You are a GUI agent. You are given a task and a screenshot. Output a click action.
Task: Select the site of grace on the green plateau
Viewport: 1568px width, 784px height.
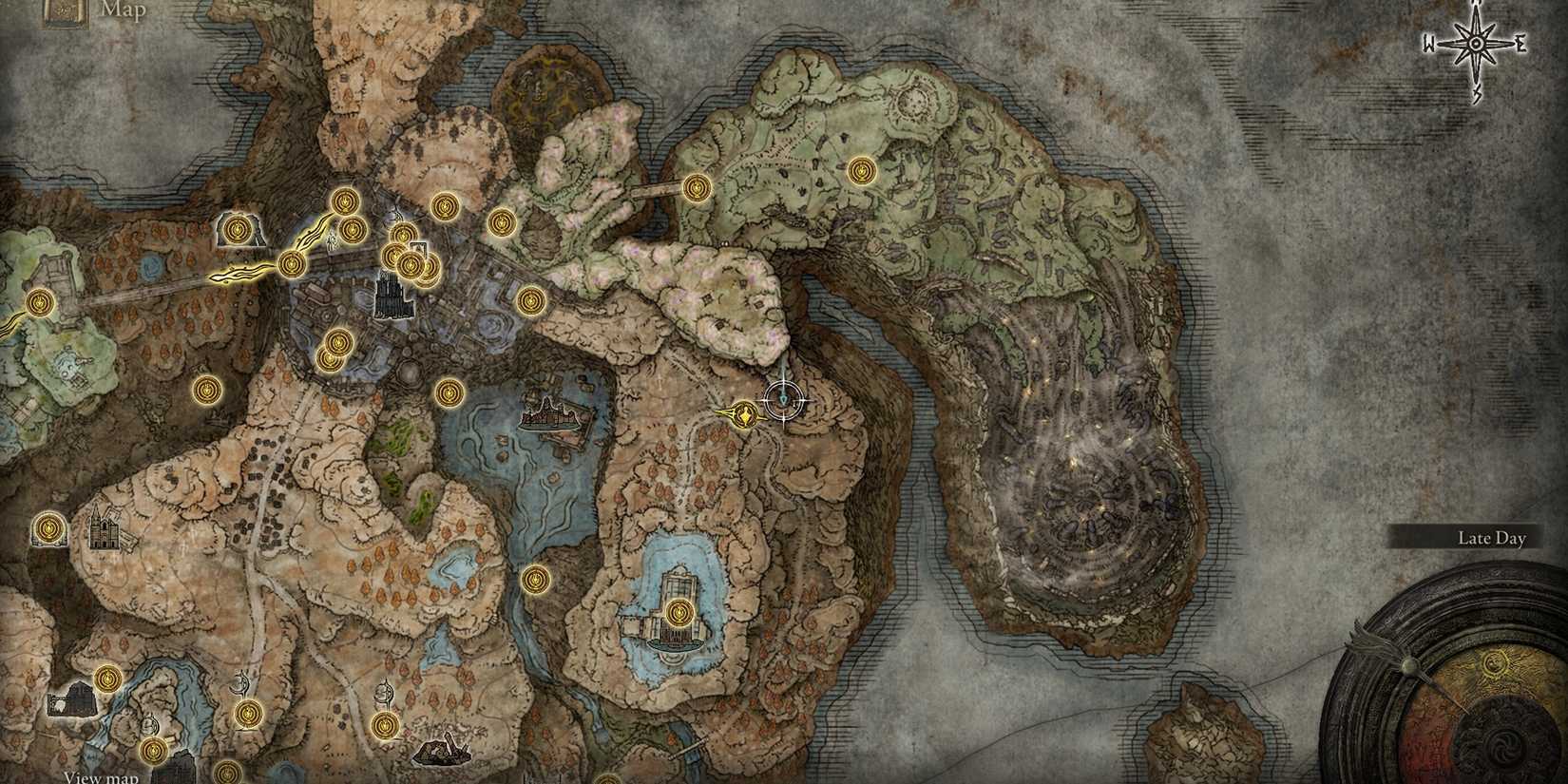click(863, 172)
